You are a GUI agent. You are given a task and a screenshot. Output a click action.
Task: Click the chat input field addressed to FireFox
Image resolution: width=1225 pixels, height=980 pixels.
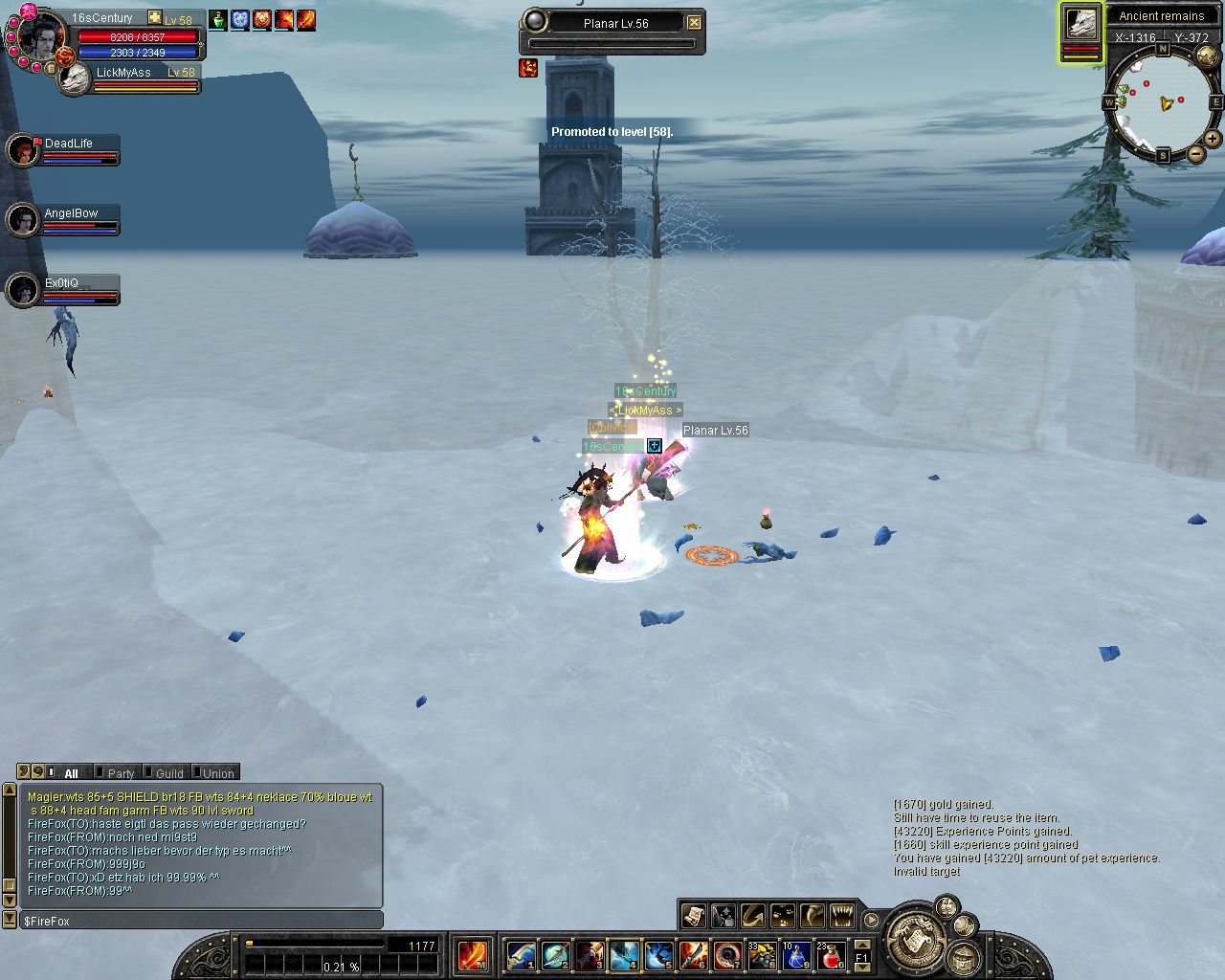click(201, 921)
